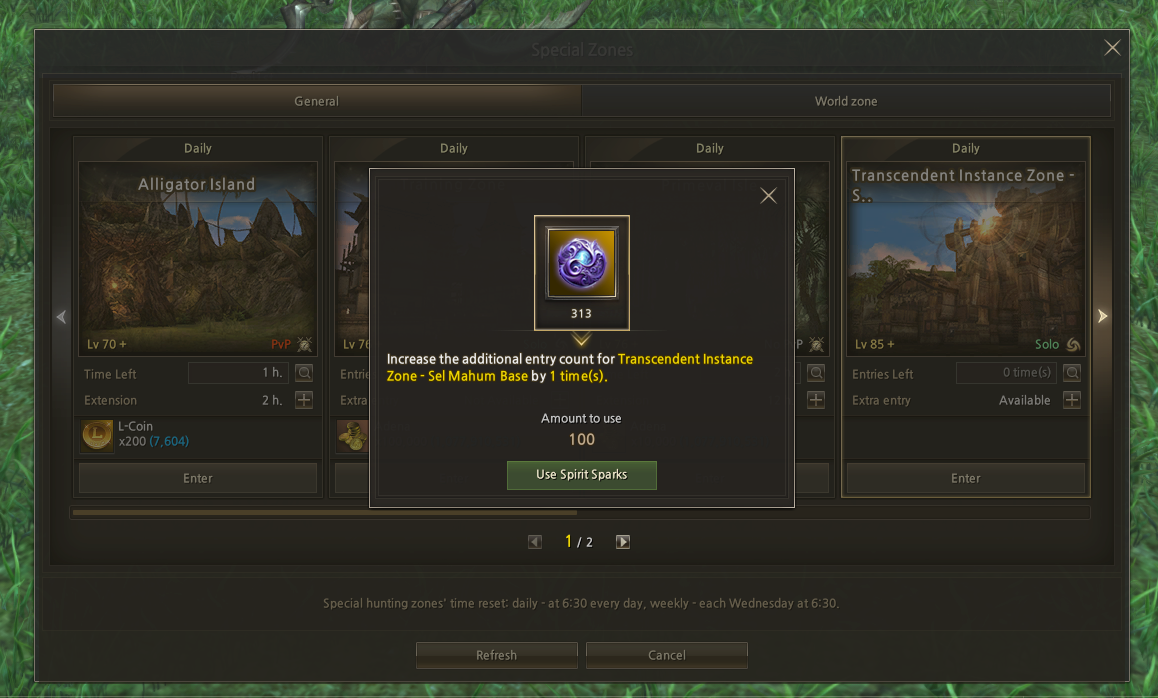This screenshot has height=698, width=1158.
Task: Go to previous page of zones
Action: click(535, 542)
